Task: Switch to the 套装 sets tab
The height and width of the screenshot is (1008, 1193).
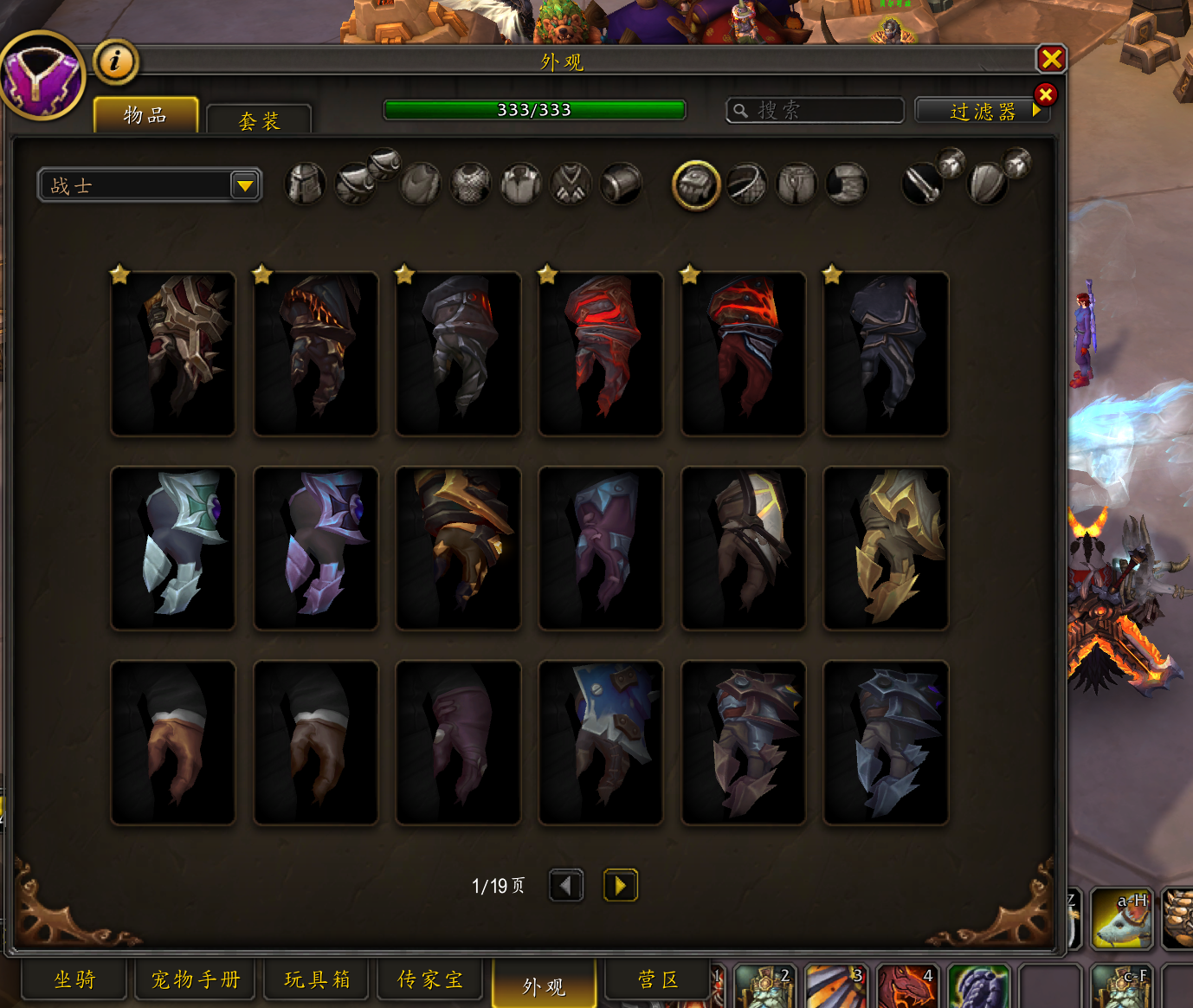Action: point(259,120)
